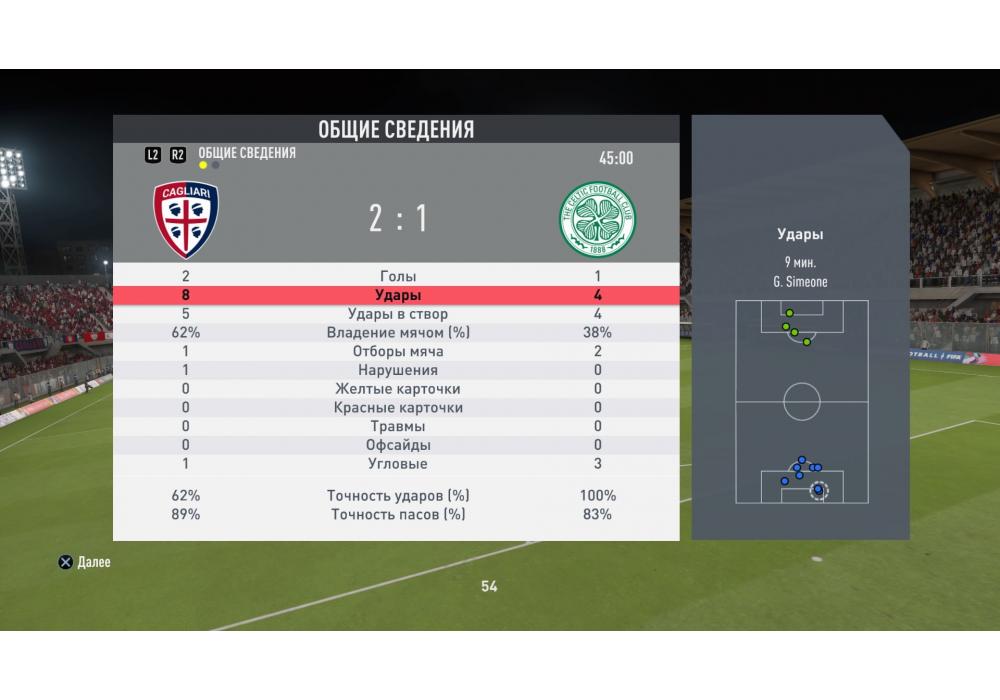Choose the Нарушения stat row
The width and height of the screenshot is (1000, 700).
398,370
